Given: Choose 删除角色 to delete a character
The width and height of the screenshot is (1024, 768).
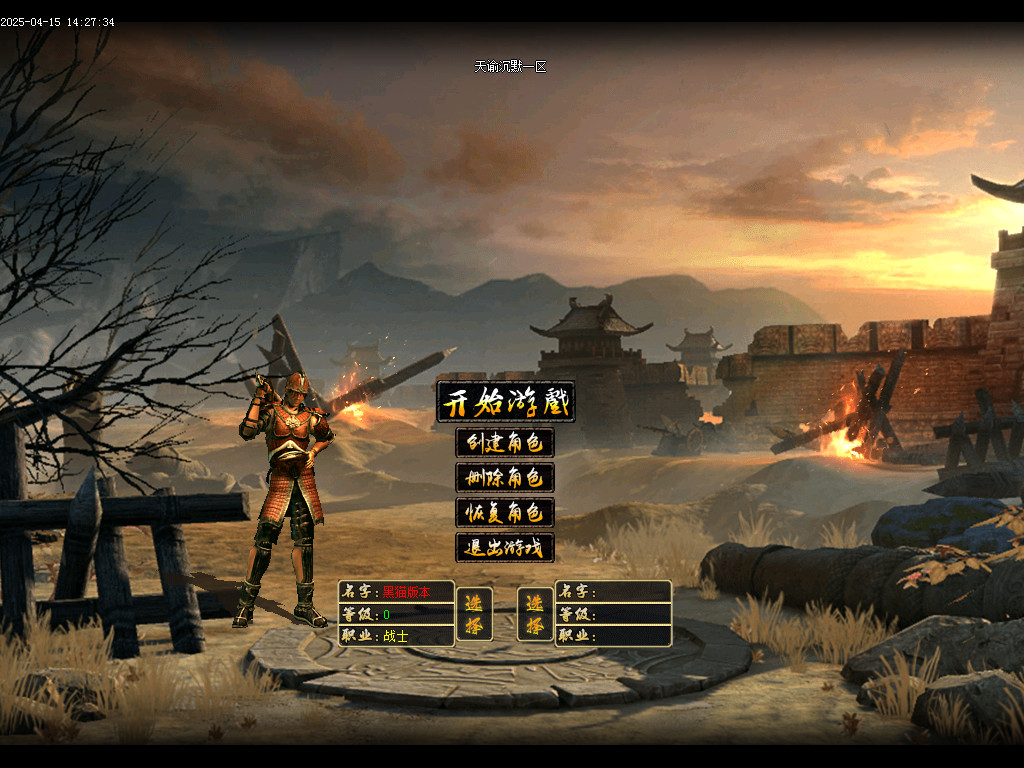Looking at the screenshot, I should pyautogui.click(x=505, y=478).
